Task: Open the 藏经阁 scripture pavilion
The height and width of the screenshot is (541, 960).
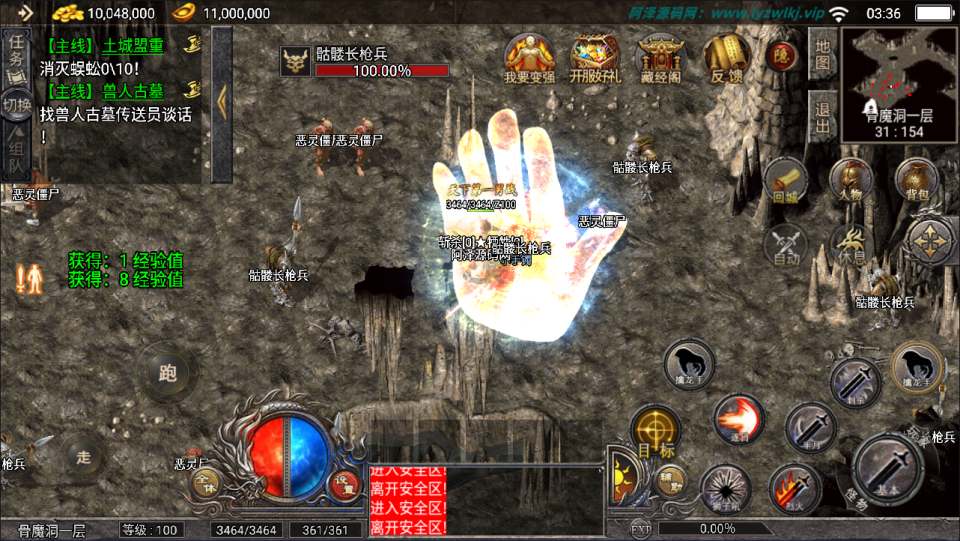Action: [659, 57]
